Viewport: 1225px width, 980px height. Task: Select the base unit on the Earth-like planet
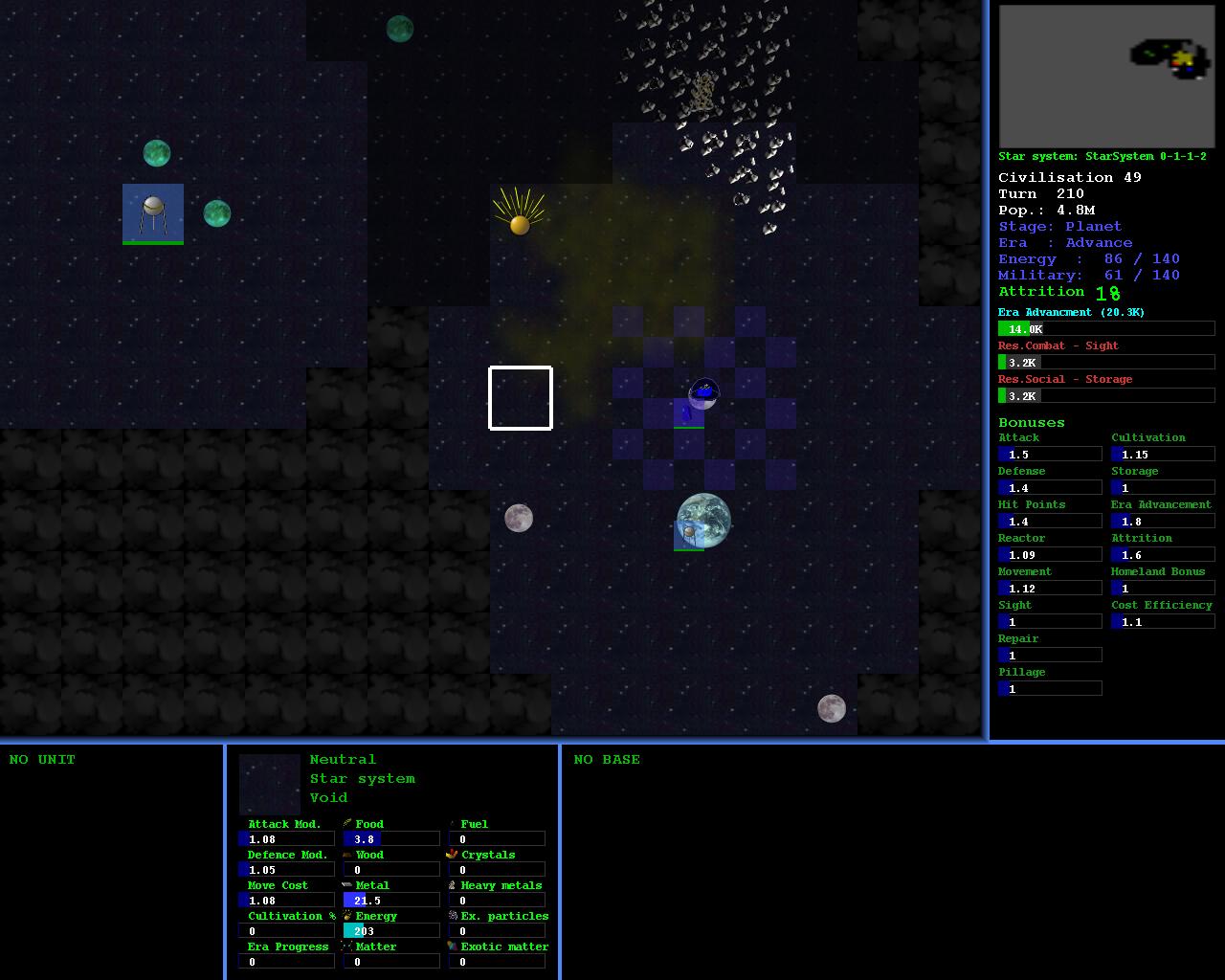(689, 534)
